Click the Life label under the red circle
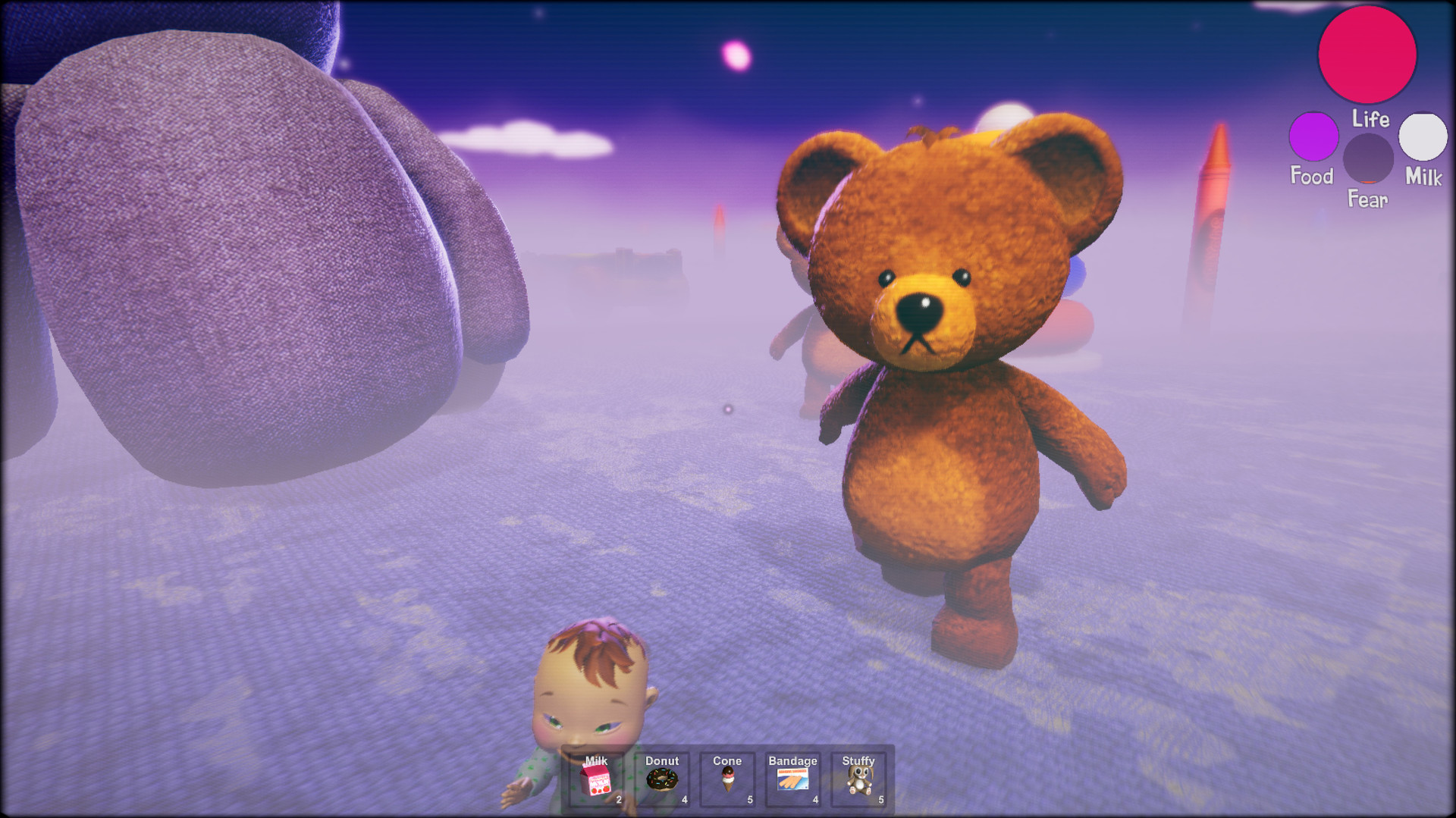Screen dimensions: 1456x818 tap(1370, 120)
